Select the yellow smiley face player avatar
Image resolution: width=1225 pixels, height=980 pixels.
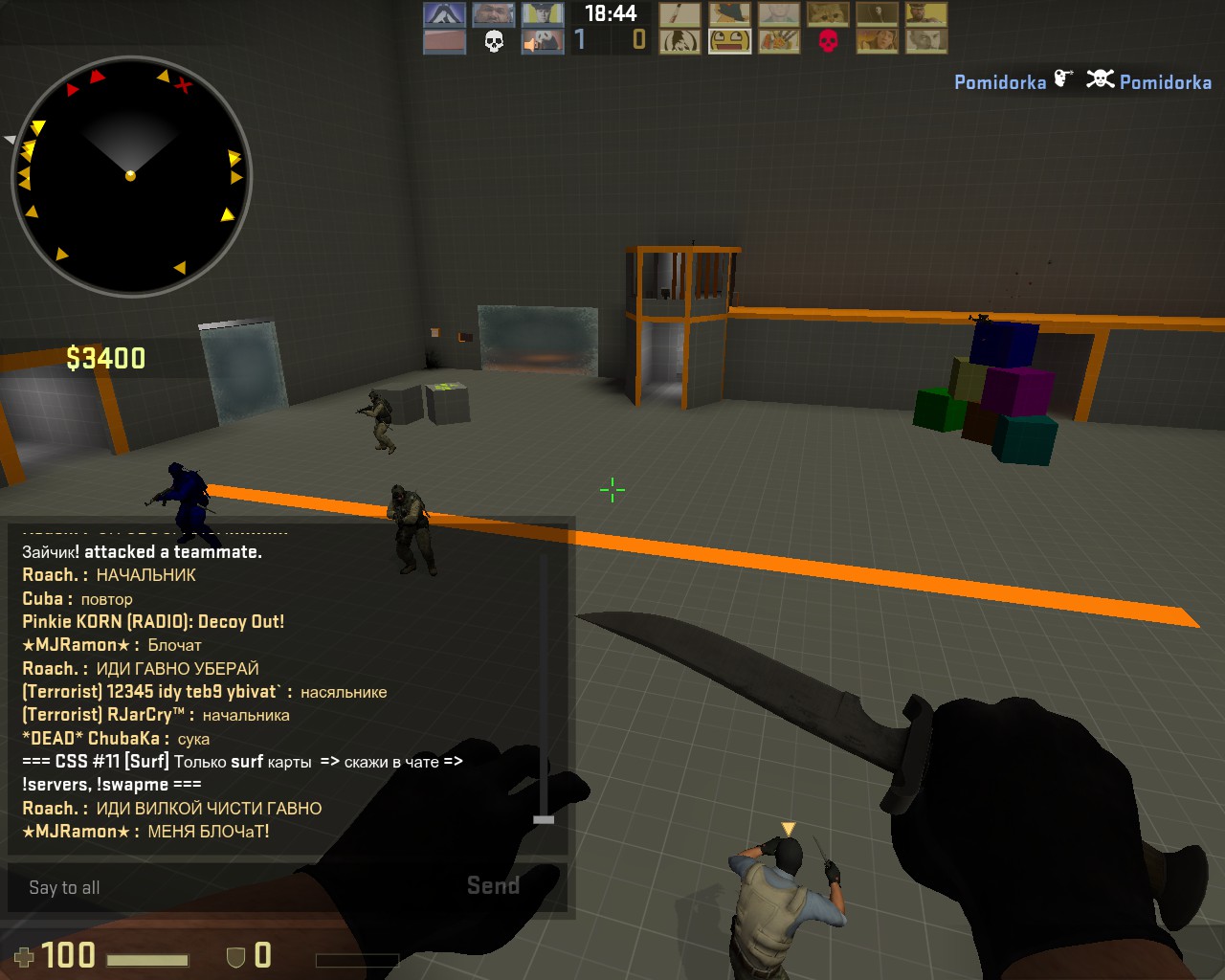[x=729, y=41]
